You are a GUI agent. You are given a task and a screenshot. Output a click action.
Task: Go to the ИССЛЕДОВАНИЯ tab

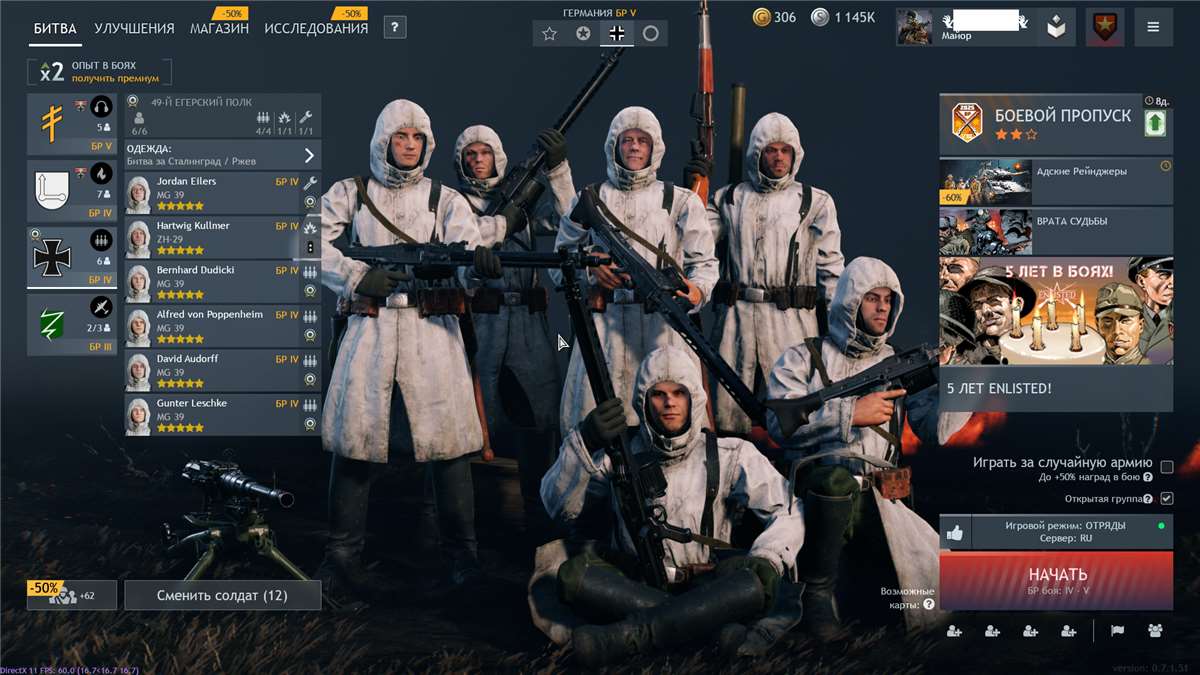click(316, 28)
